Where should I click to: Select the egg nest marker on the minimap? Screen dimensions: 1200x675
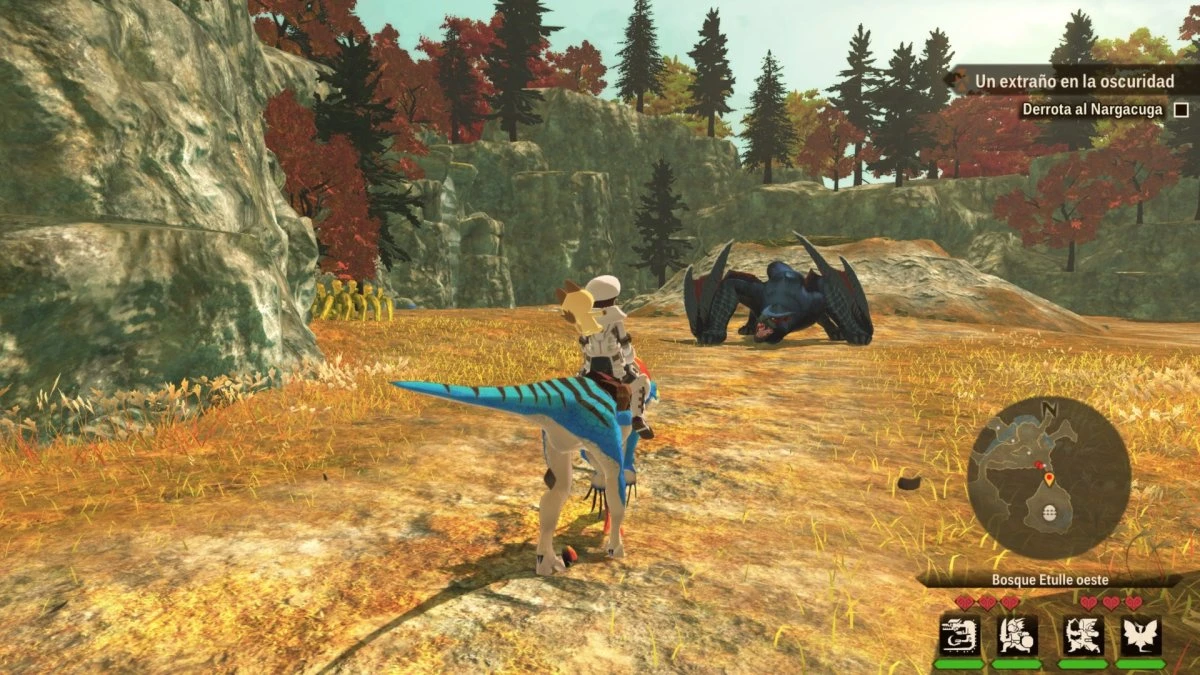pyautogui.click(x=1049, y=512)
